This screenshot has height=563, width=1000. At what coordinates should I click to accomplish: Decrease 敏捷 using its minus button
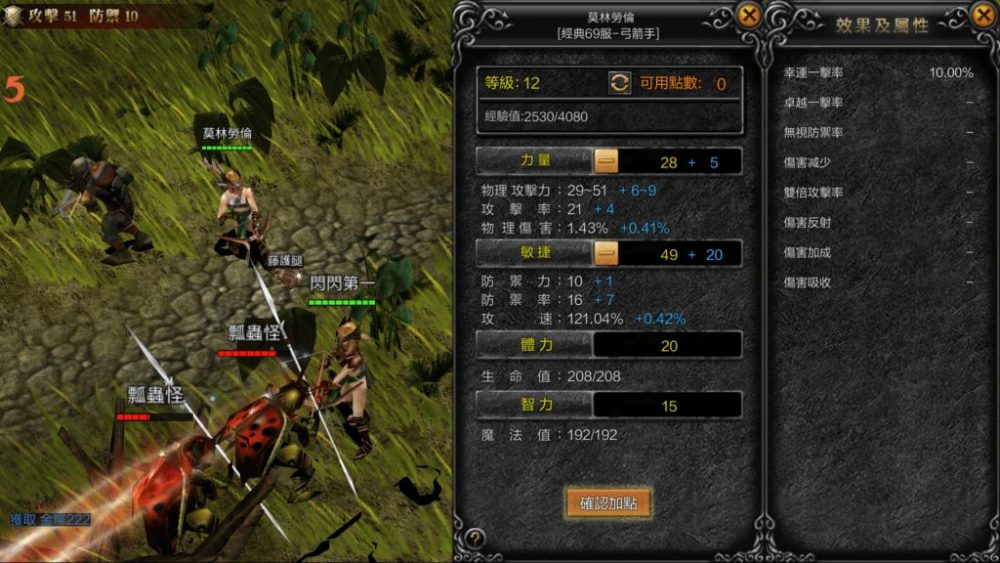(x=606, y=254)
